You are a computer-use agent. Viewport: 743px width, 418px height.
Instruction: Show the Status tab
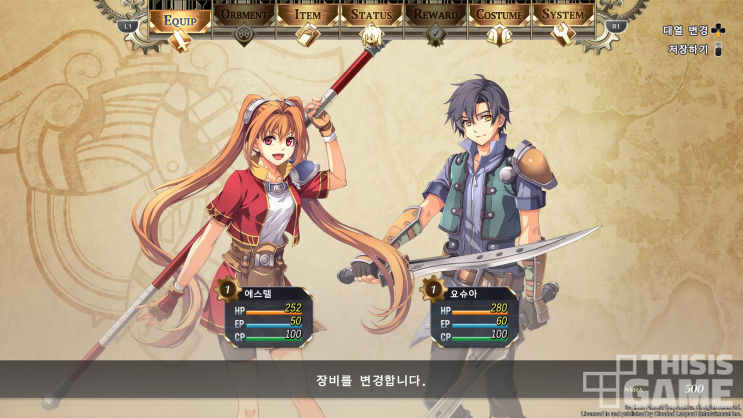(371, 17)
